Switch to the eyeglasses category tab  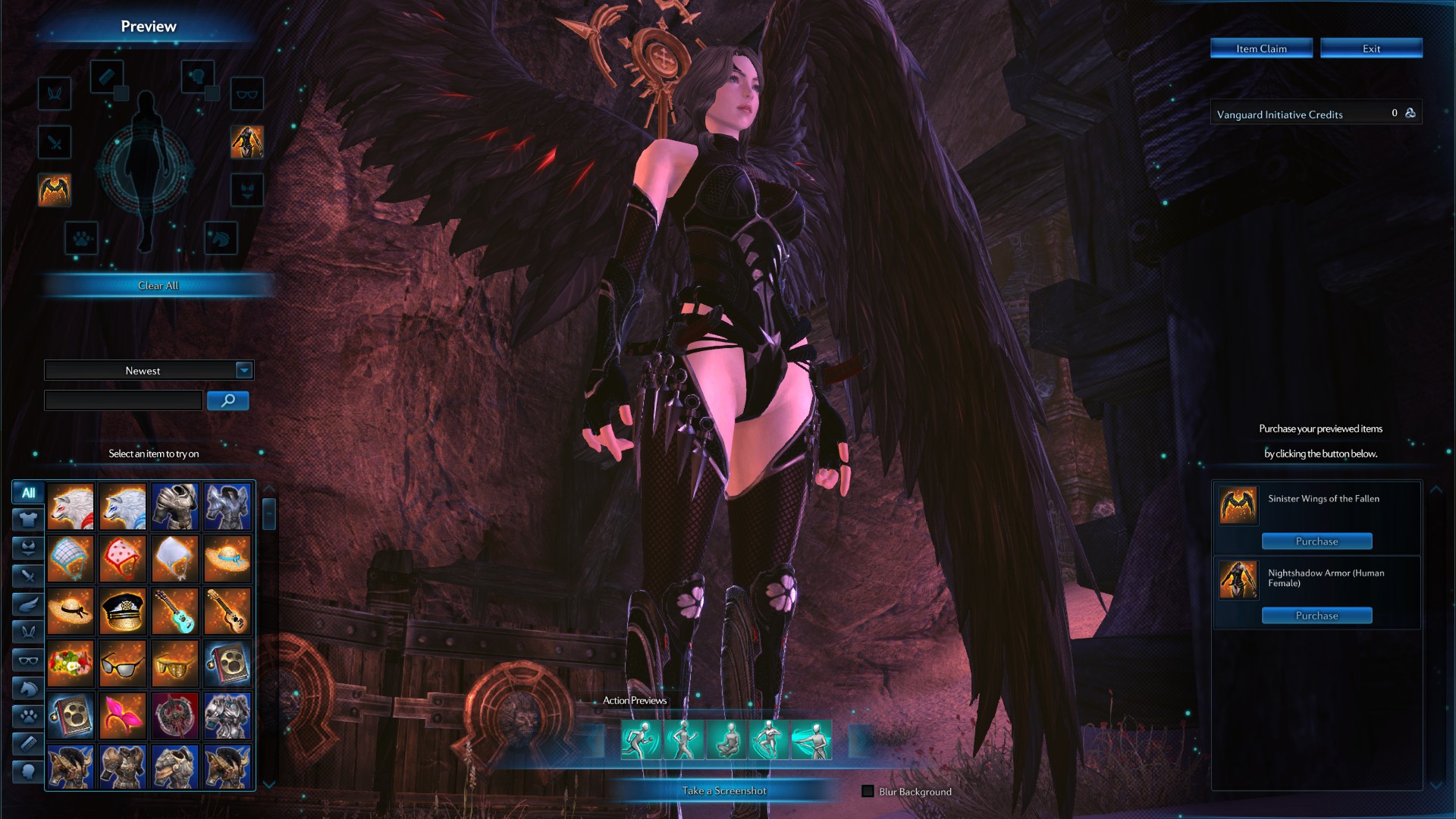coord(28,661)
